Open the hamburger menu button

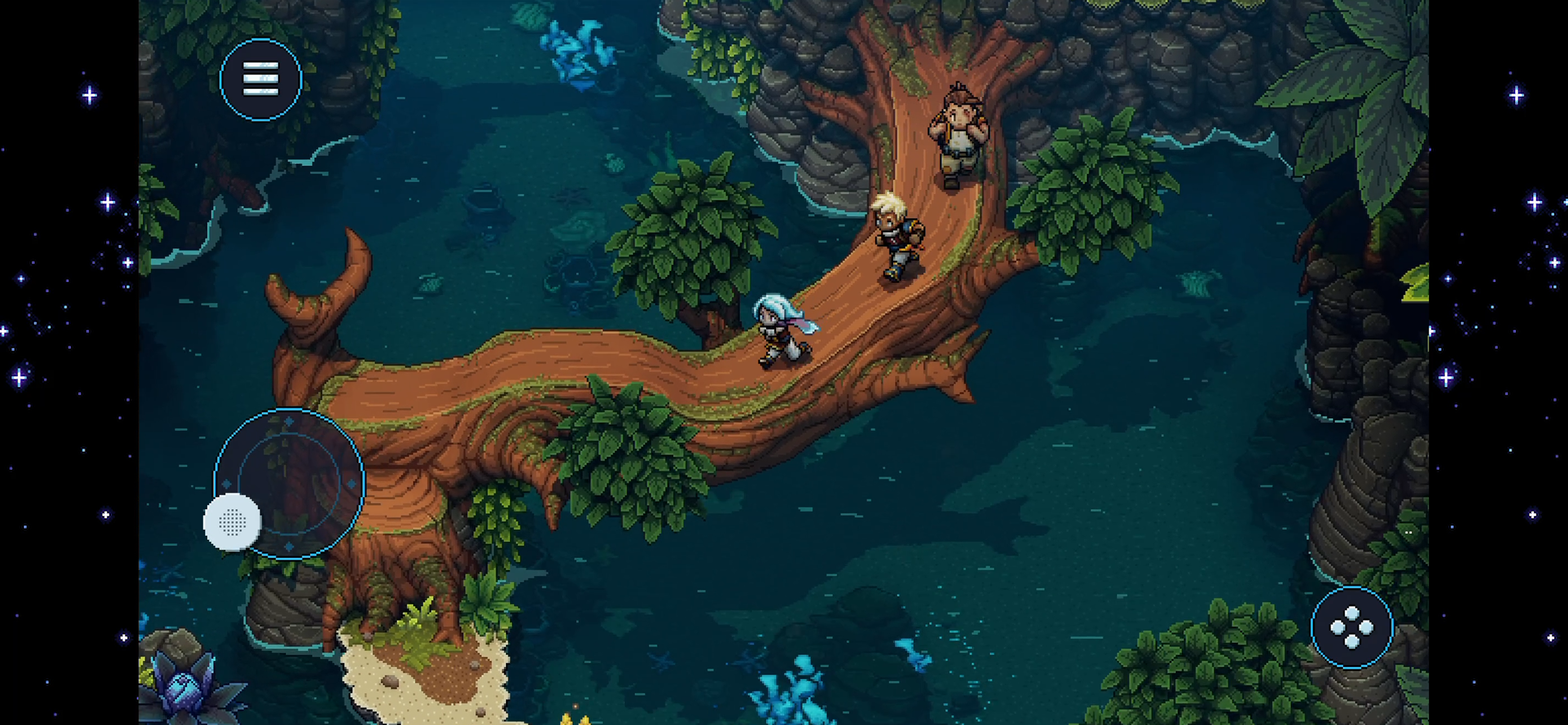click(261, 79)
